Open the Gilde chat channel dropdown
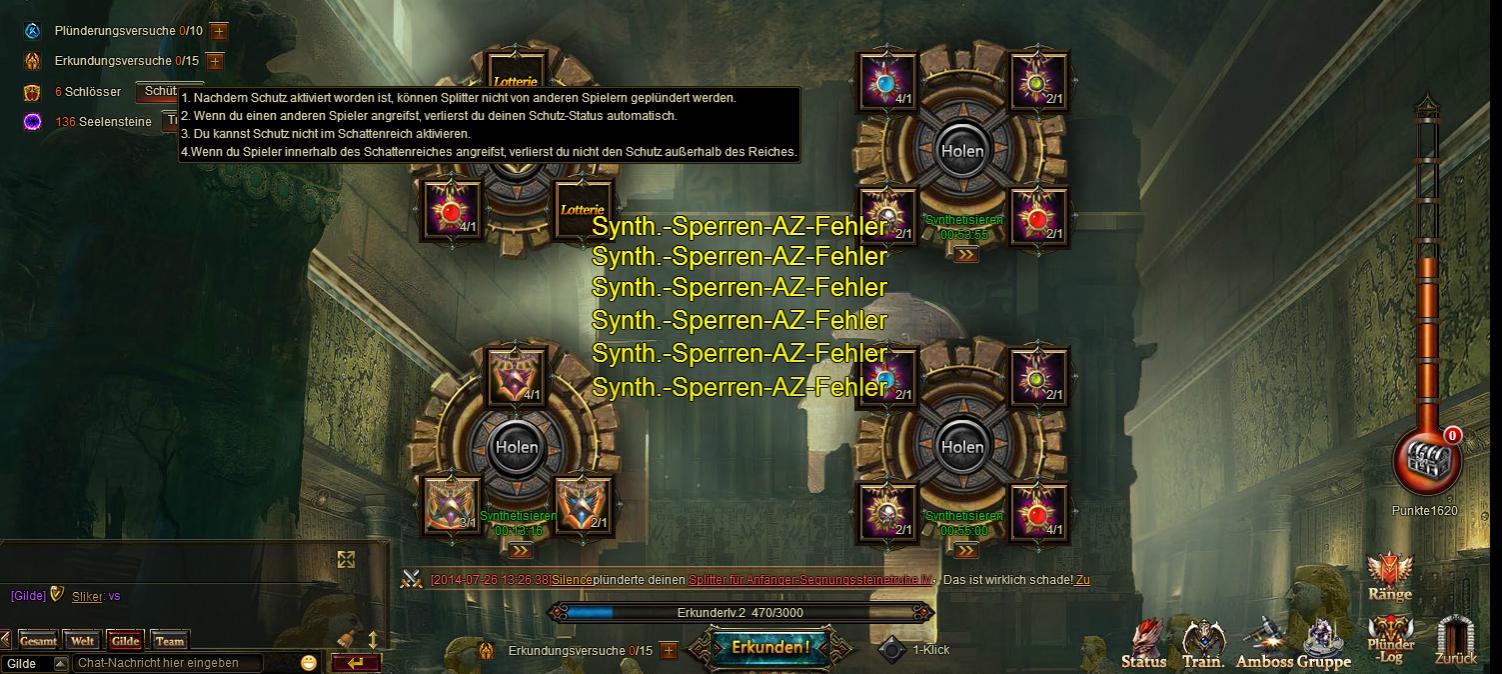The width and height of the screenshot is (1502, 674). pos(60,663)
